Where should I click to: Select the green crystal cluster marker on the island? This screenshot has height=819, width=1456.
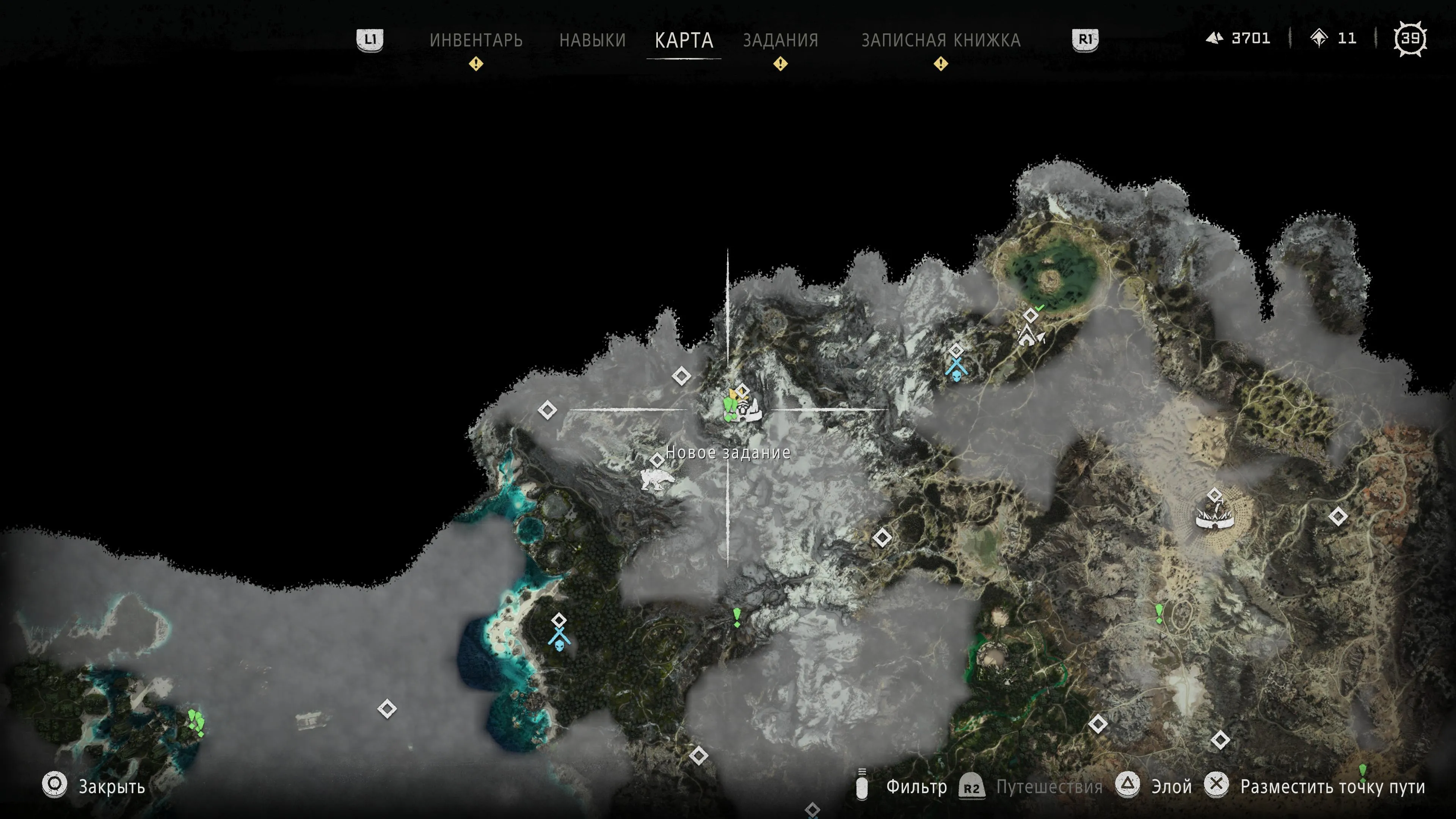coord(196,722)
